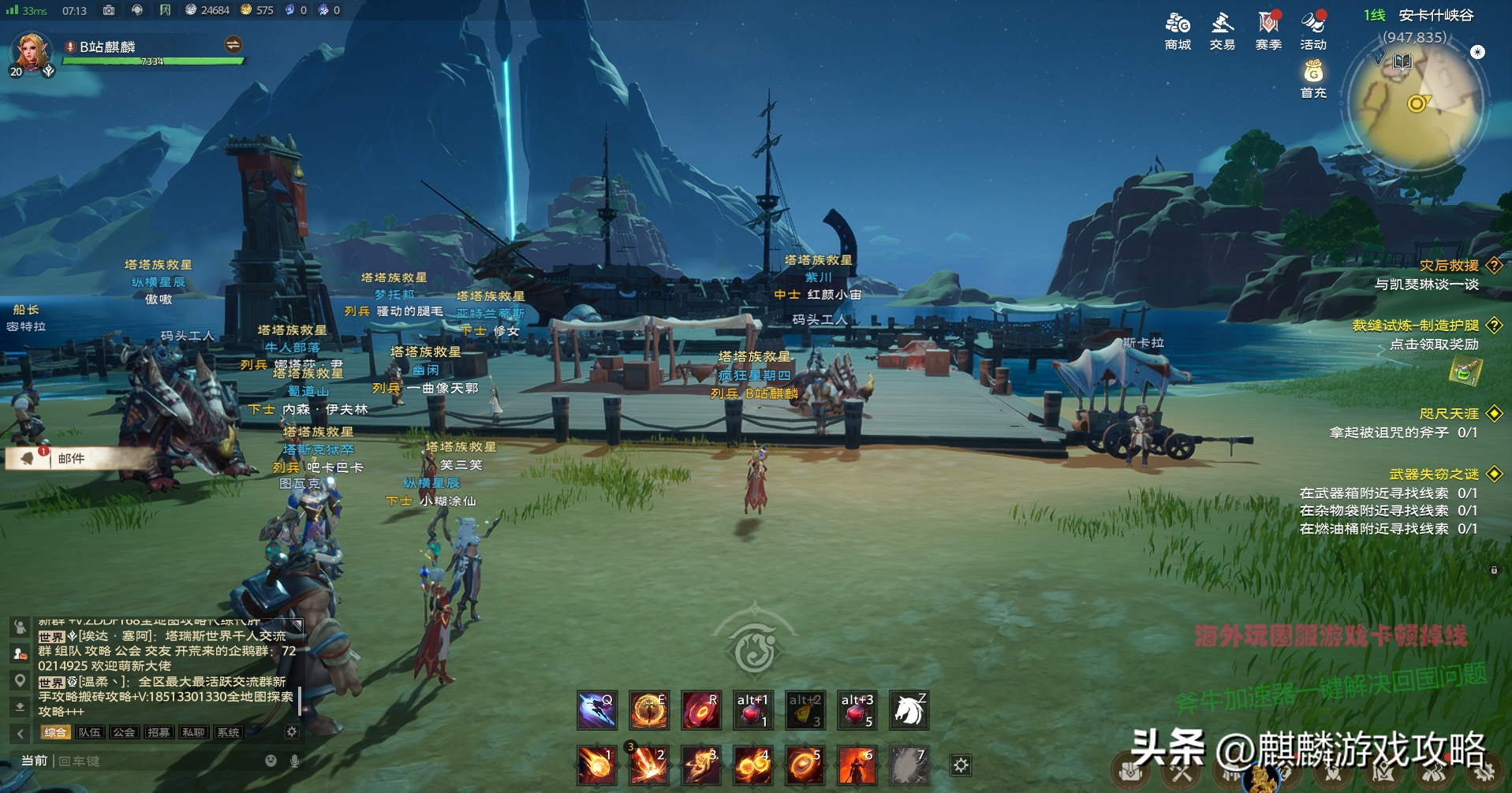Viewport: 1512px width, 793px height.
Task: Use the white horse mount skill
Action: 909,710
